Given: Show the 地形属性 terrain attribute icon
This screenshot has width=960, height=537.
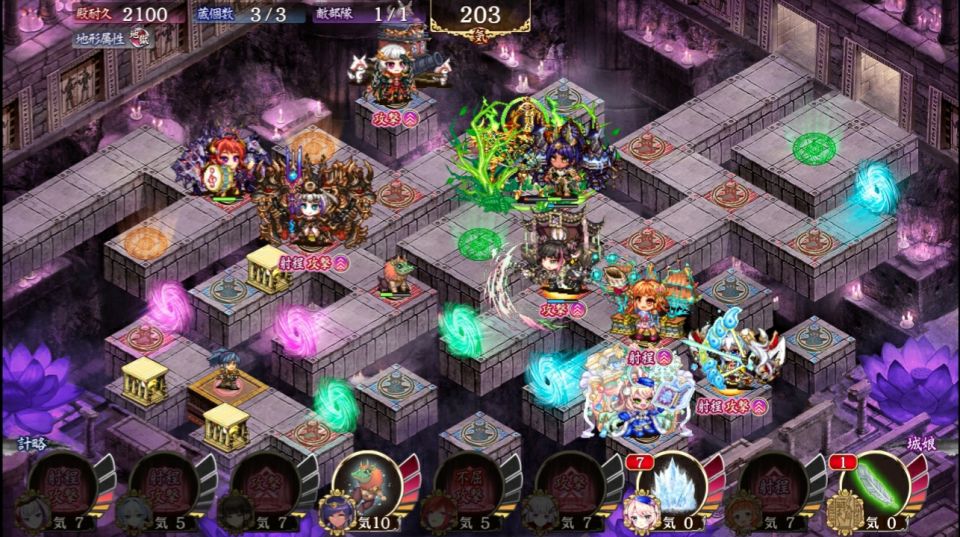Looking at the screenshot, I should point(146,40).
